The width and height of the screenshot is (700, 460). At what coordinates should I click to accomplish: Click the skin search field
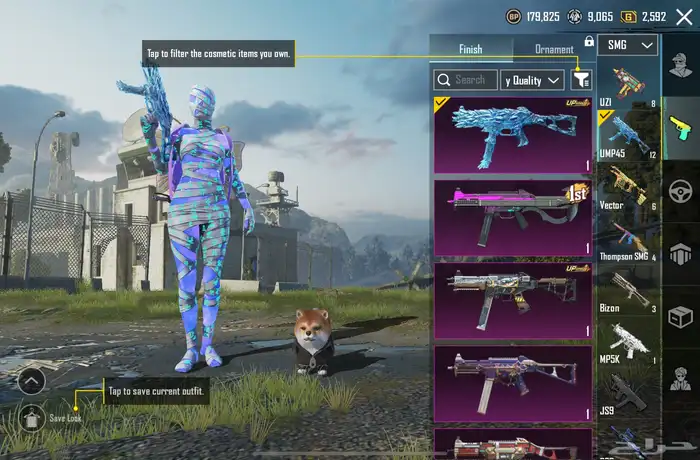[465, 80]
